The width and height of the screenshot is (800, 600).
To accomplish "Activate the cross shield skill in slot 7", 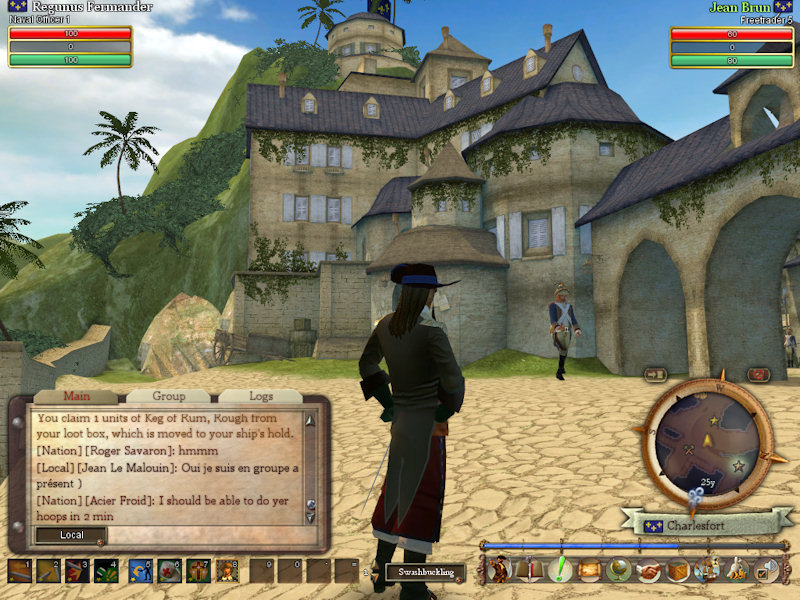I will click(x=199, y=571).
